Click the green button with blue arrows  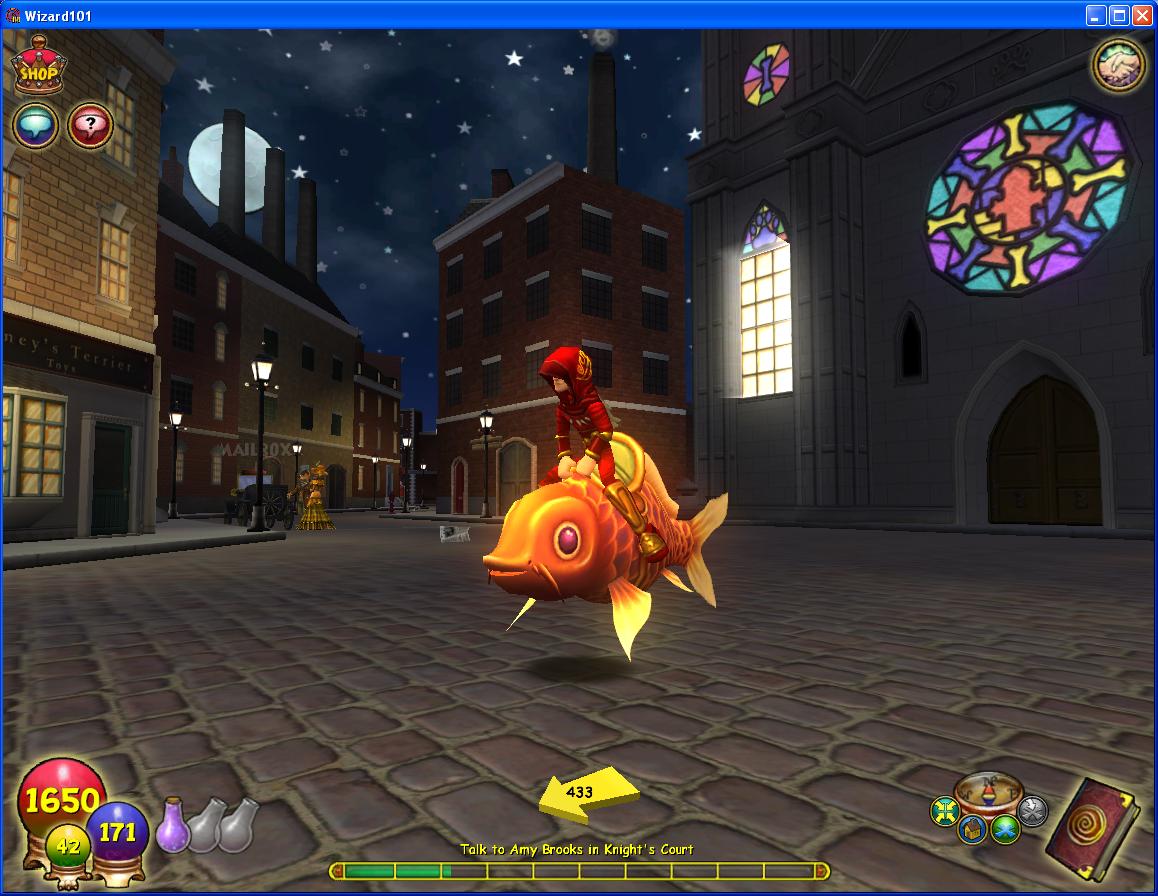1005,829
